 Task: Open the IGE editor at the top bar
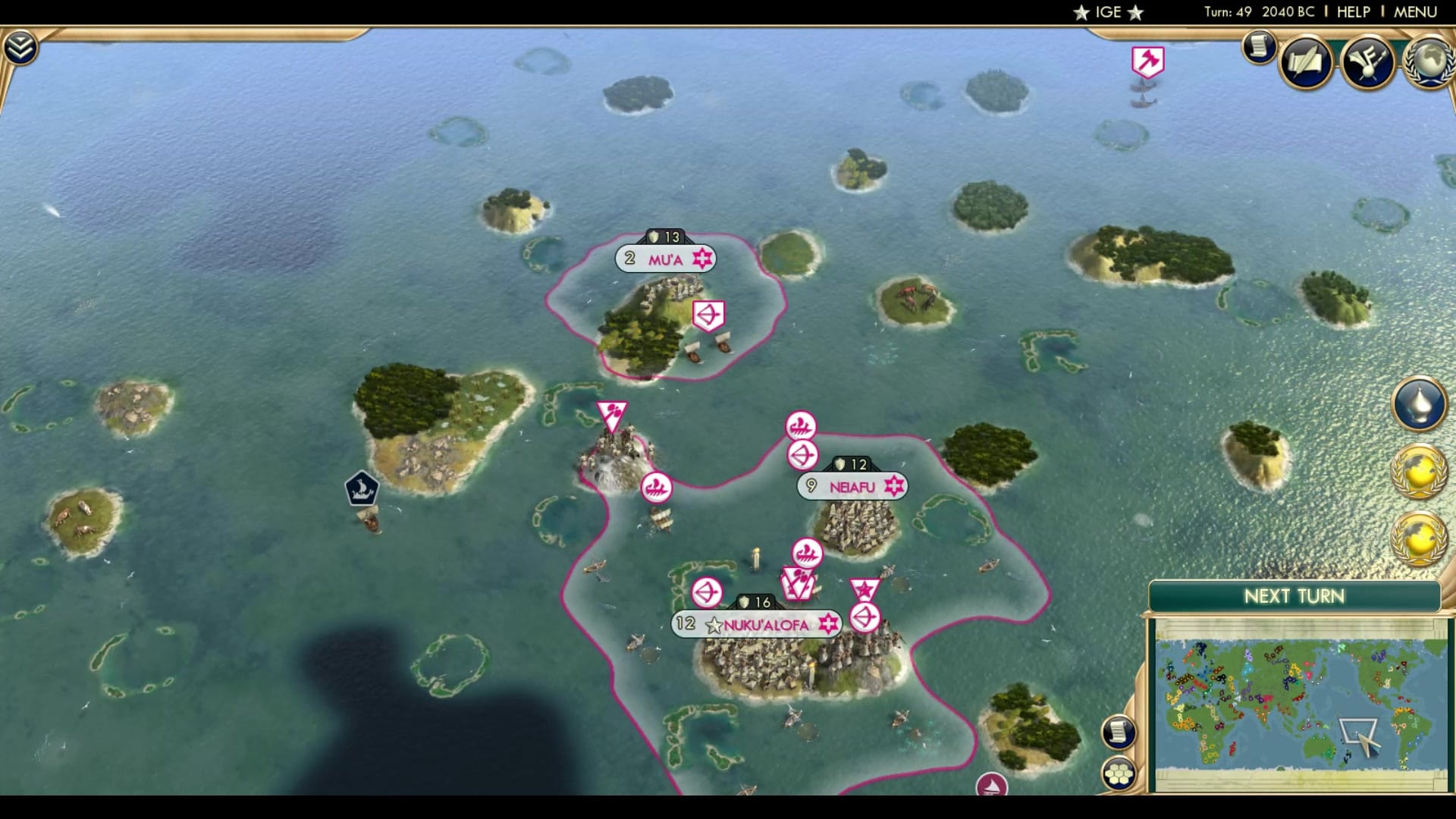tap(1106, 11)
